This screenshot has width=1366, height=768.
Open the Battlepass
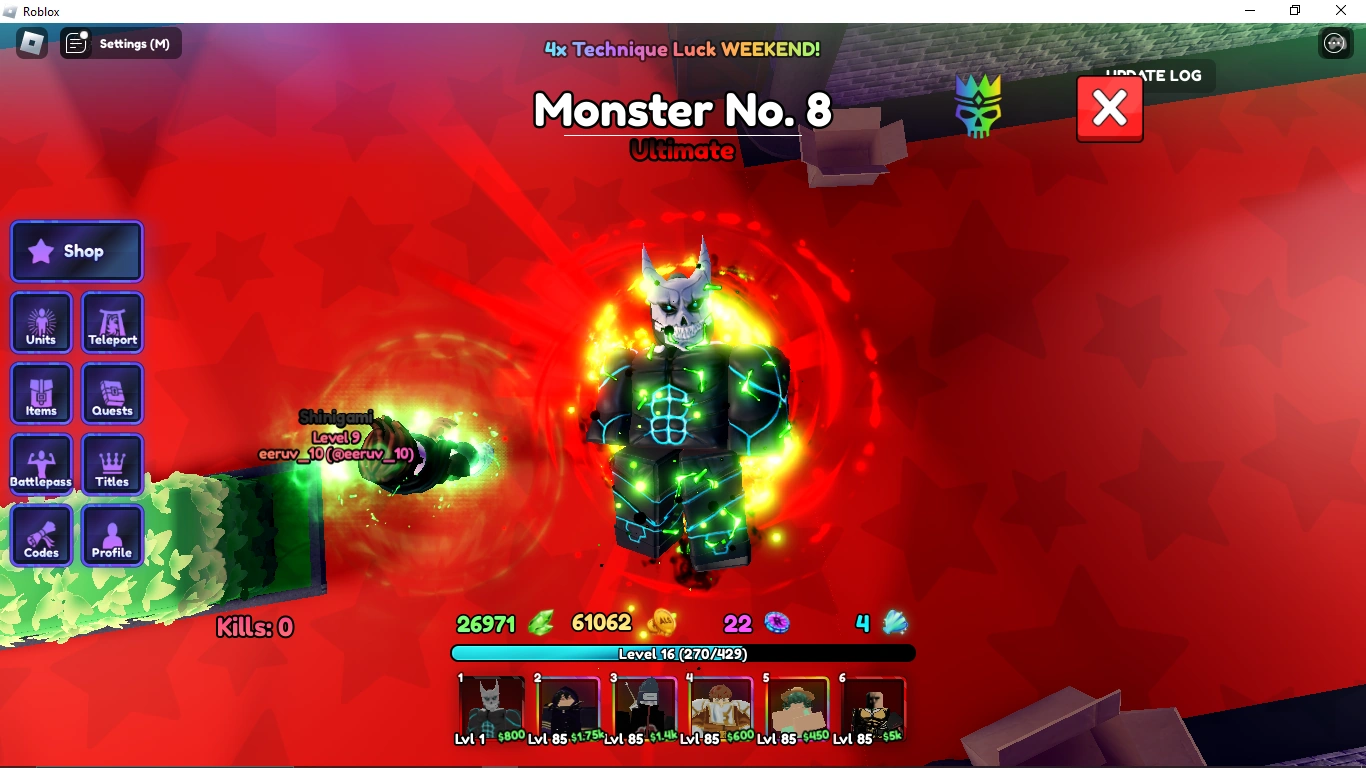(40, 464)
